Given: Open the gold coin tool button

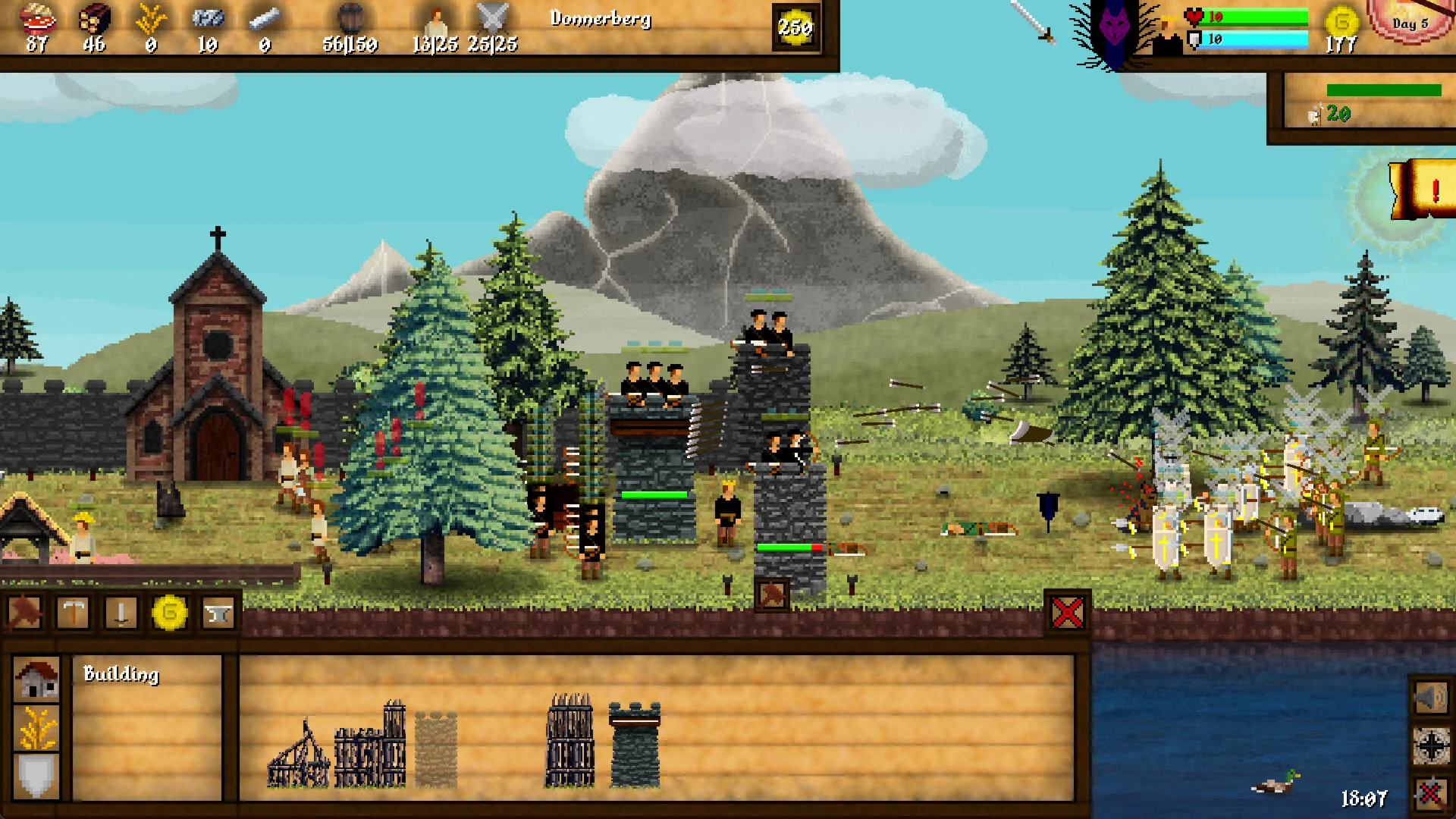Looking at the screenshot, I should click(170, 612).
